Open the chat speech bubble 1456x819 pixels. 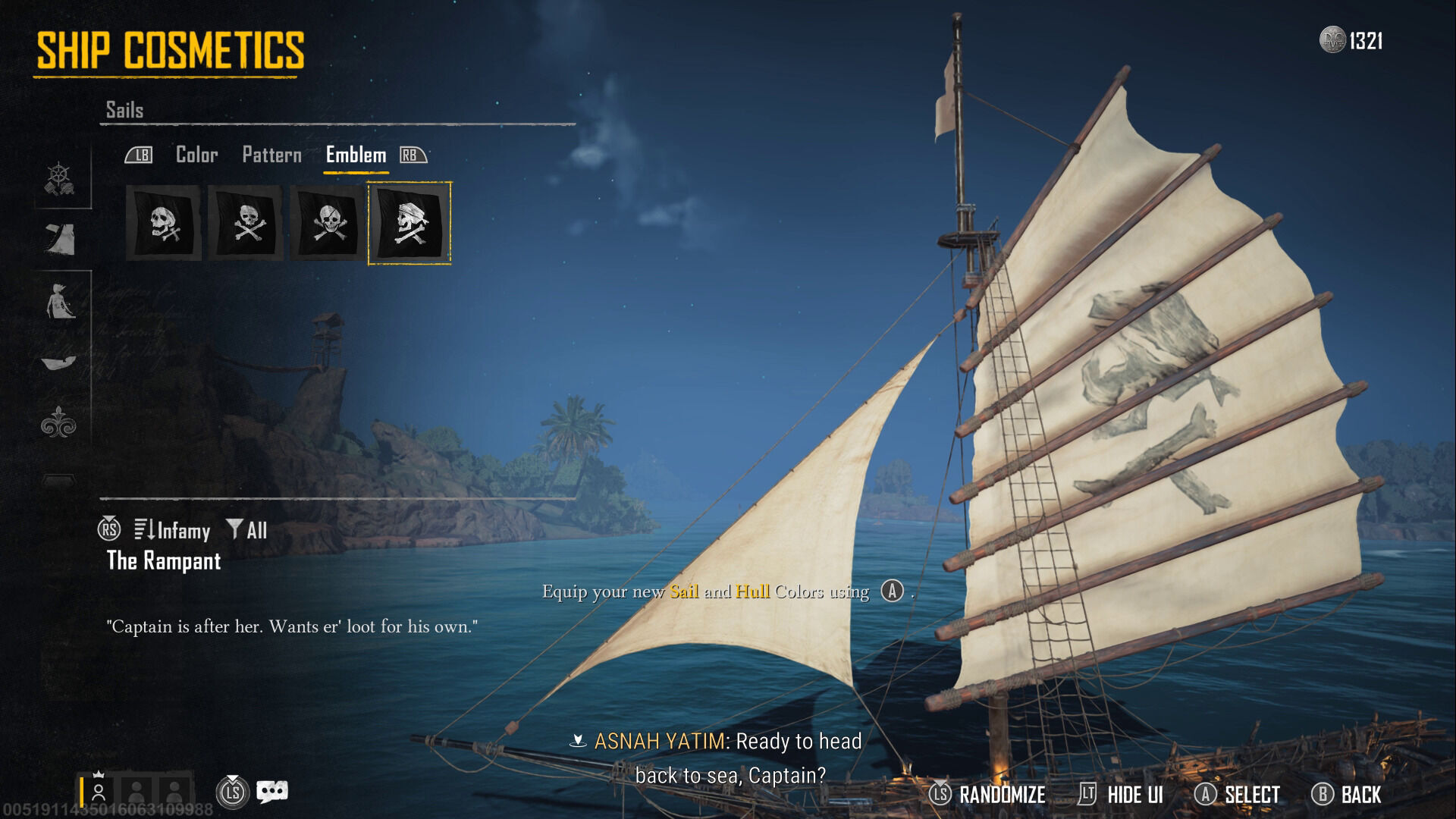click(x=272, y=792)
